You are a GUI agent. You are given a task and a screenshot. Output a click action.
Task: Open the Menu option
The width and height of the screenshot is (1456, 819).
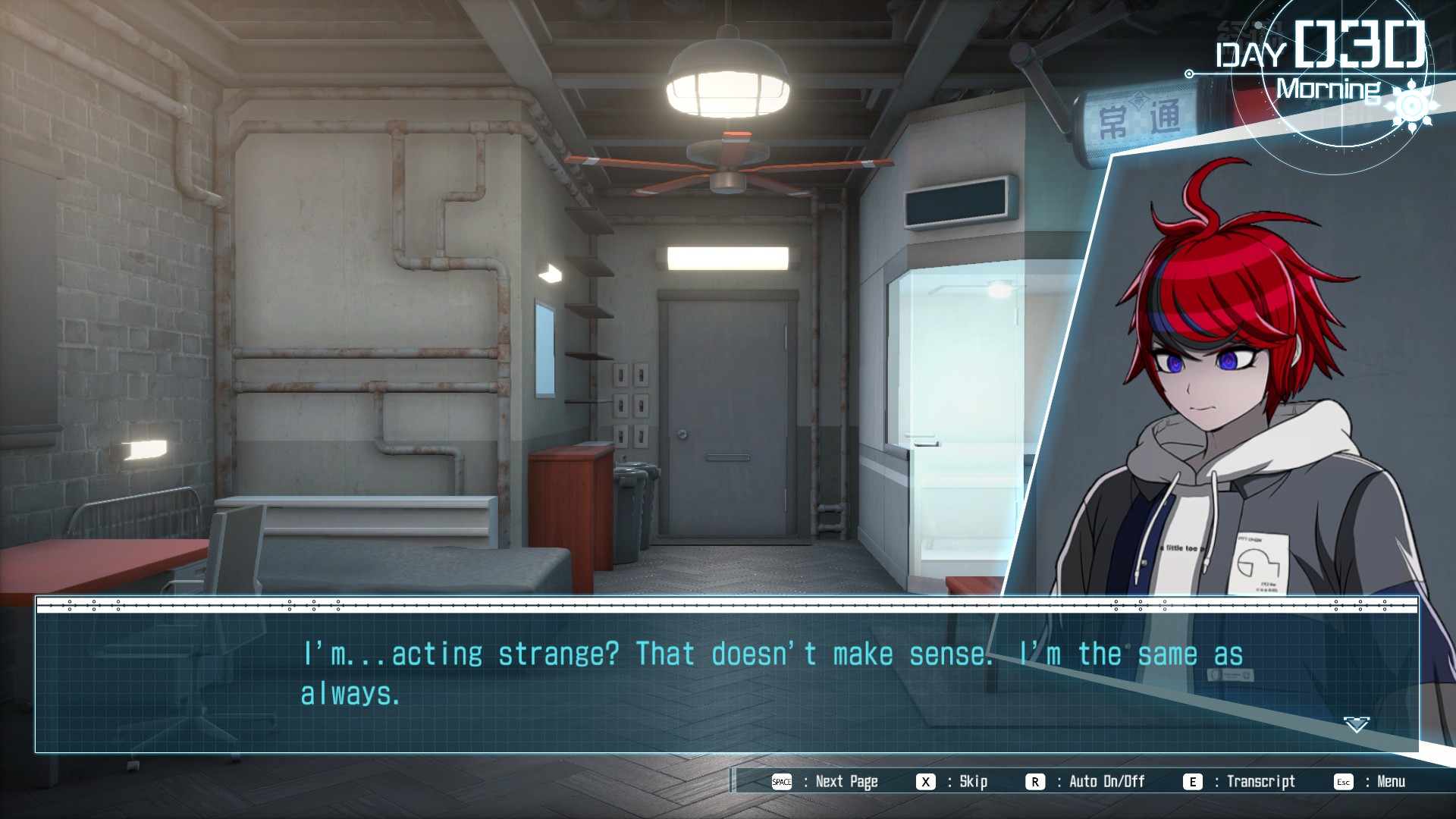[1391, 782]
